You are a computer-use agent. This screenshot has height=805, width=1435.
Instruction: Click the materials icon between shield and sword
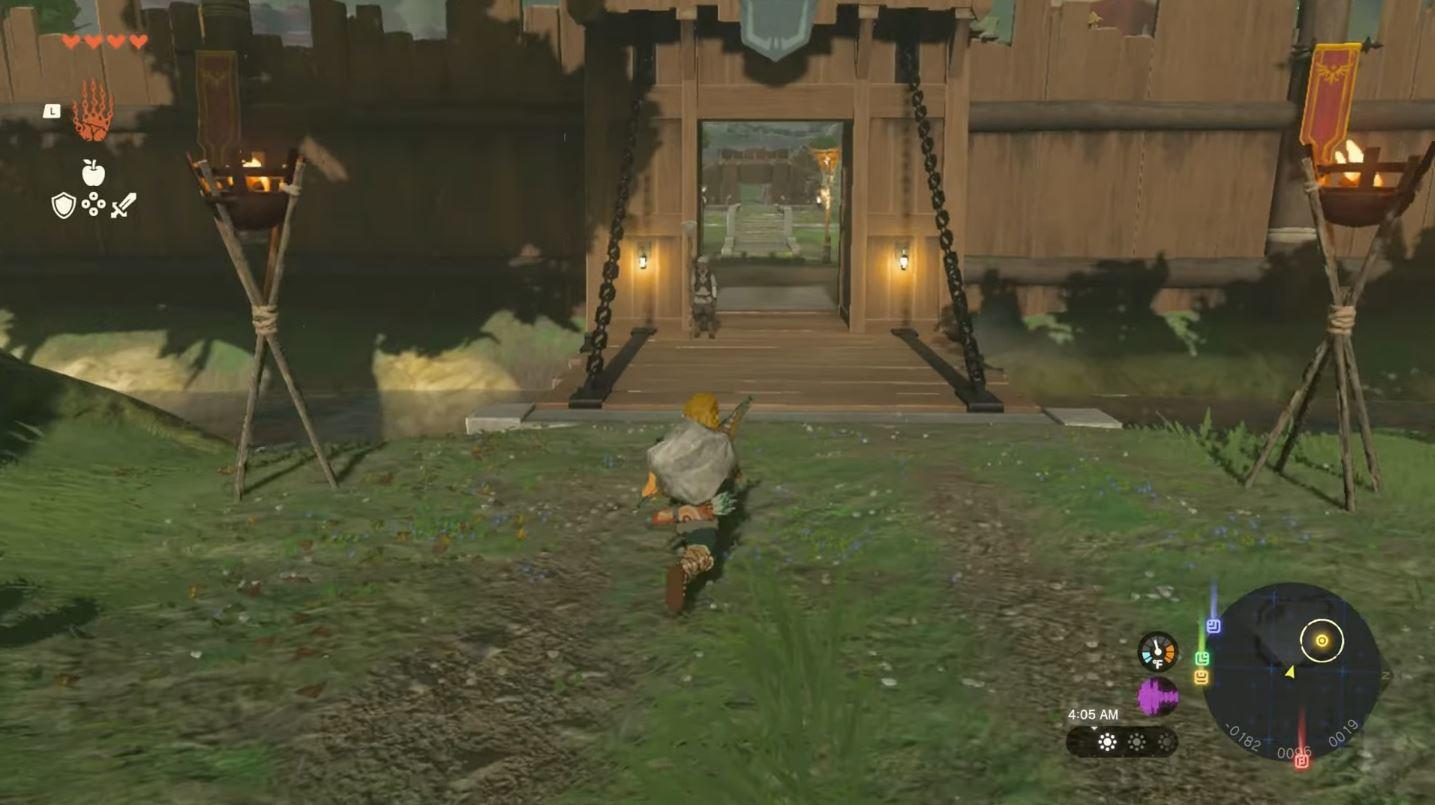93,204
